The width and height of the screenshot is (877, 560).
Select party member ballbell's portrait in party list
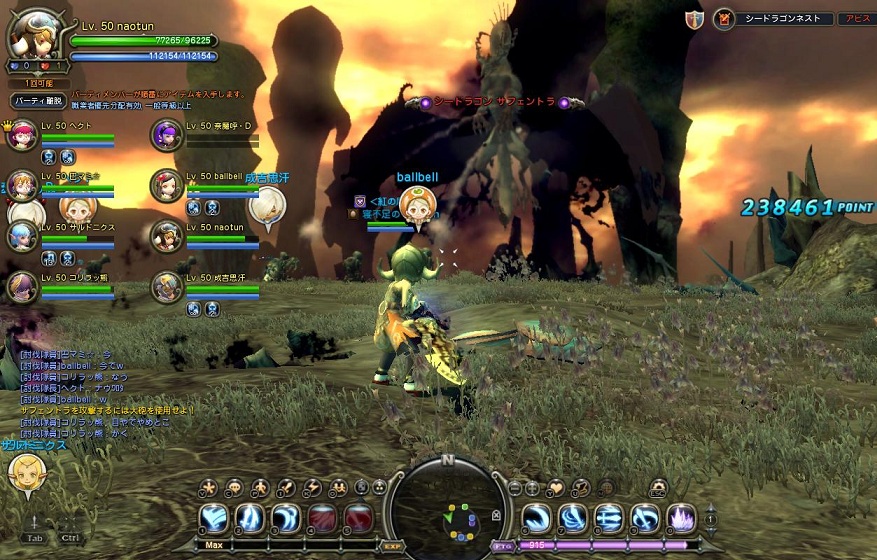(166, 184)
